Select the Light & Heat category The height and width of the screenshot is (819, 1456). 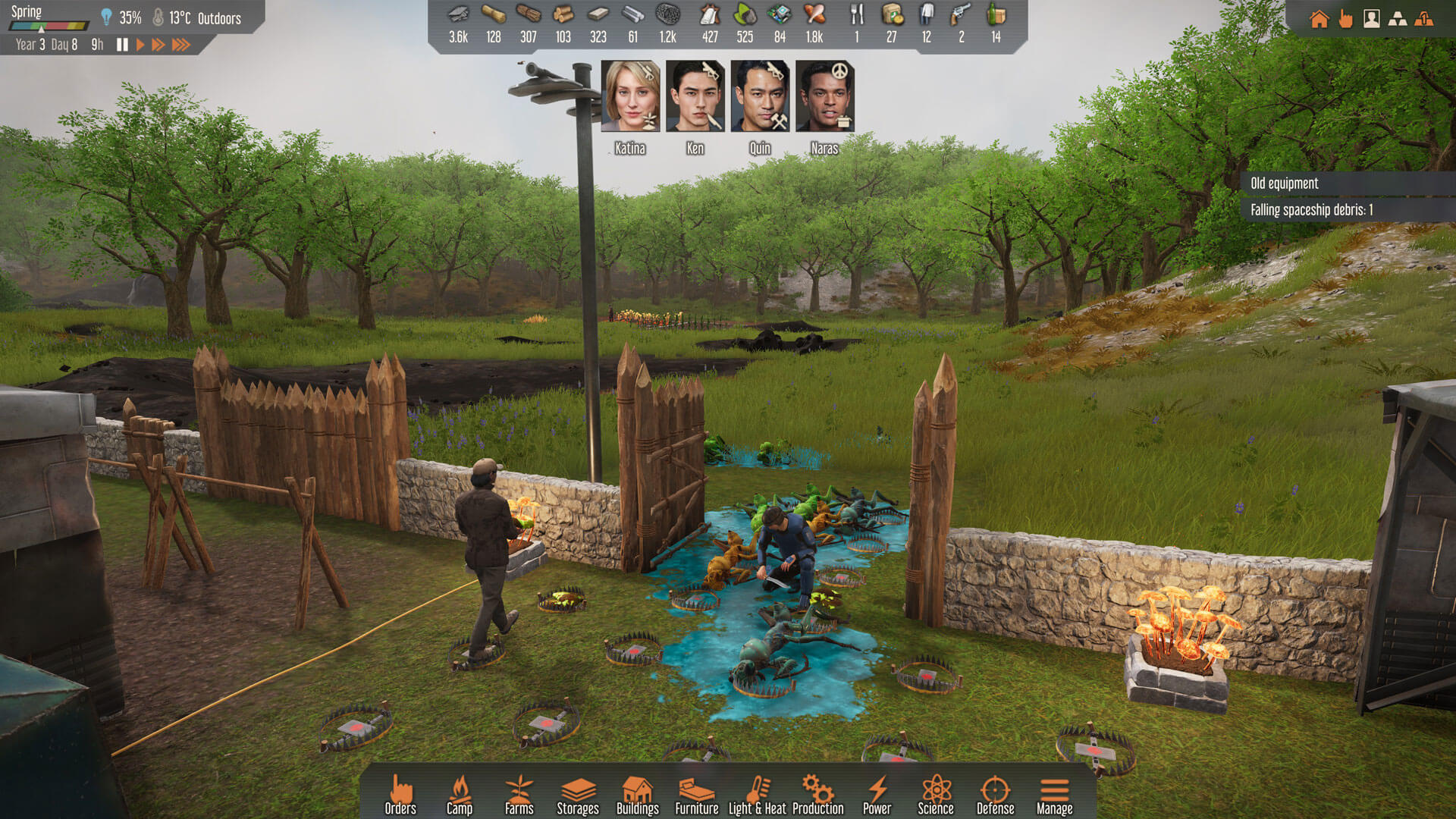click(757, 794)
